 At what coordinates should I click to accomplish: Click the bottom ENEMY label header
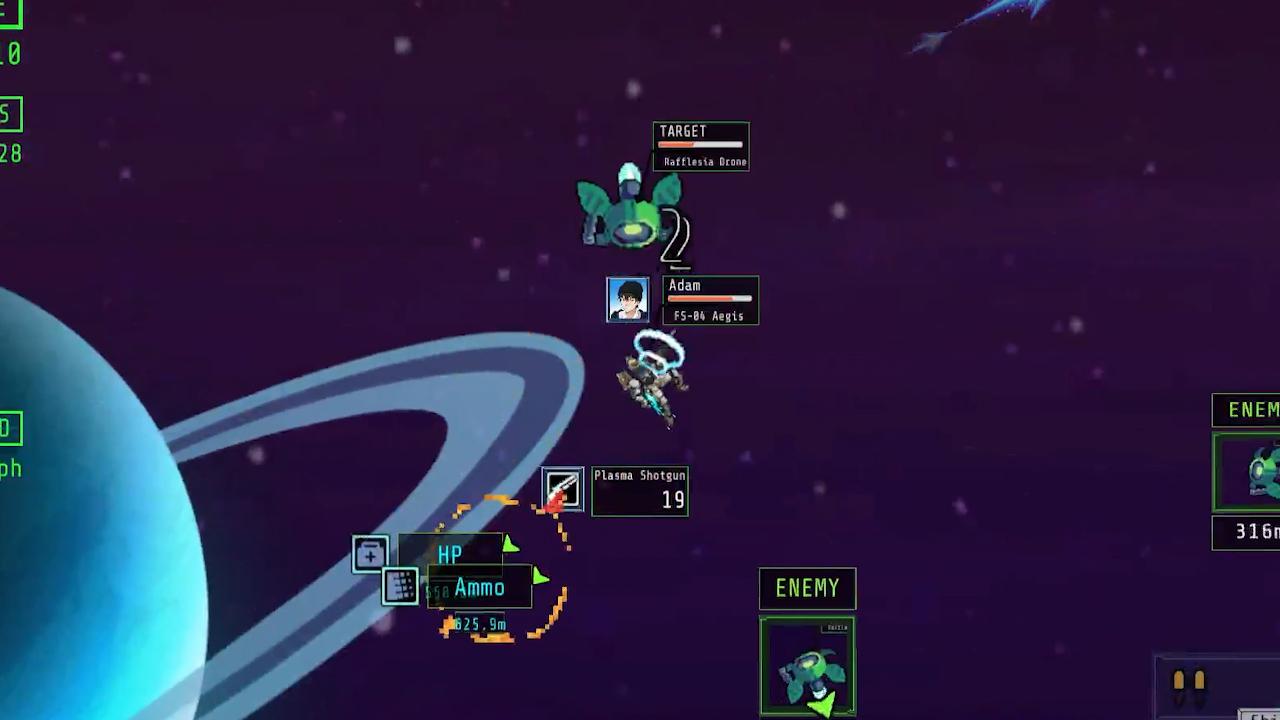point(807,588)
